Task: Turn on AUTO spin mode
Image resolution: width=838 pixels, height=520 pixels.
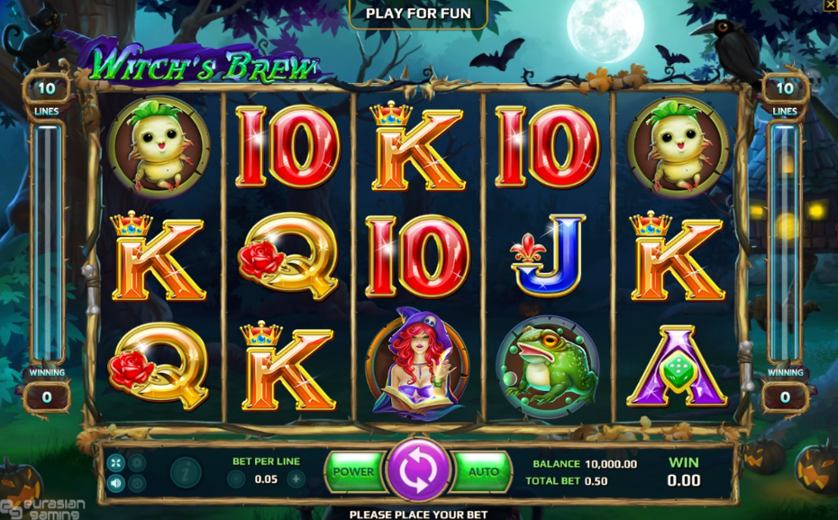Action: [483, 471]
